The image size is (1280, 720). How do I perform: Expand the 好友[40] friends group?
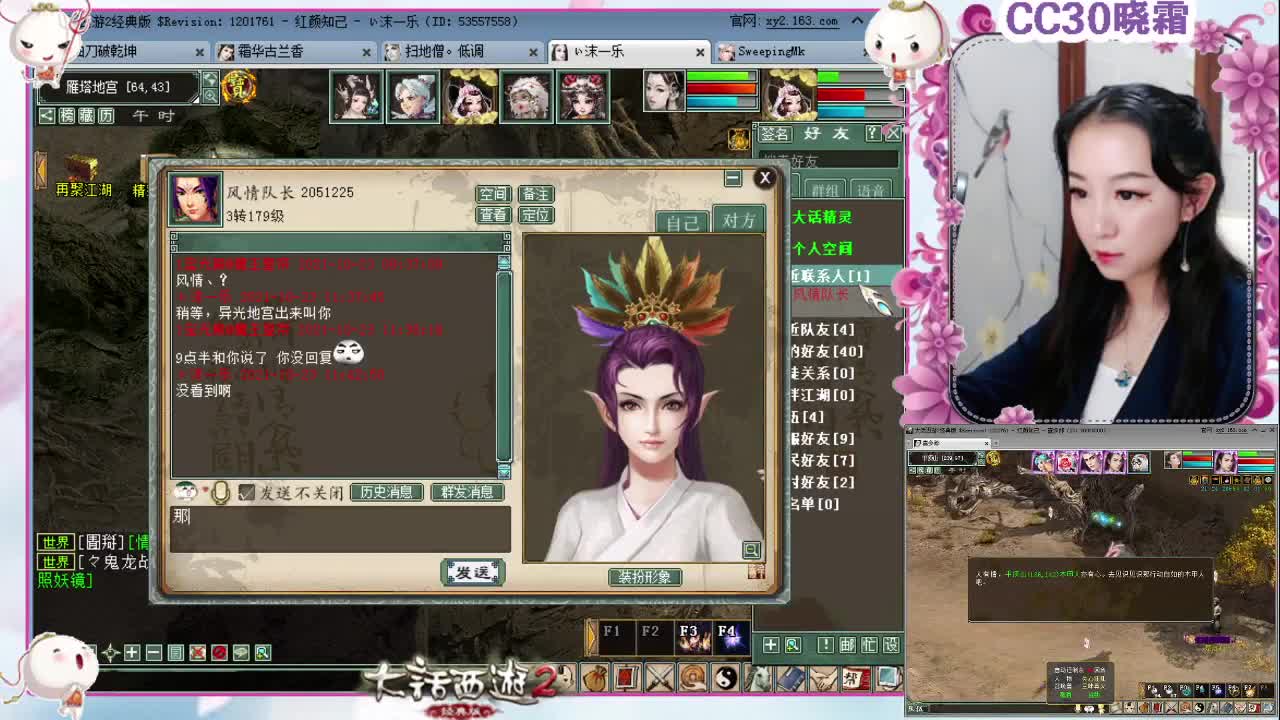[828, 352]
